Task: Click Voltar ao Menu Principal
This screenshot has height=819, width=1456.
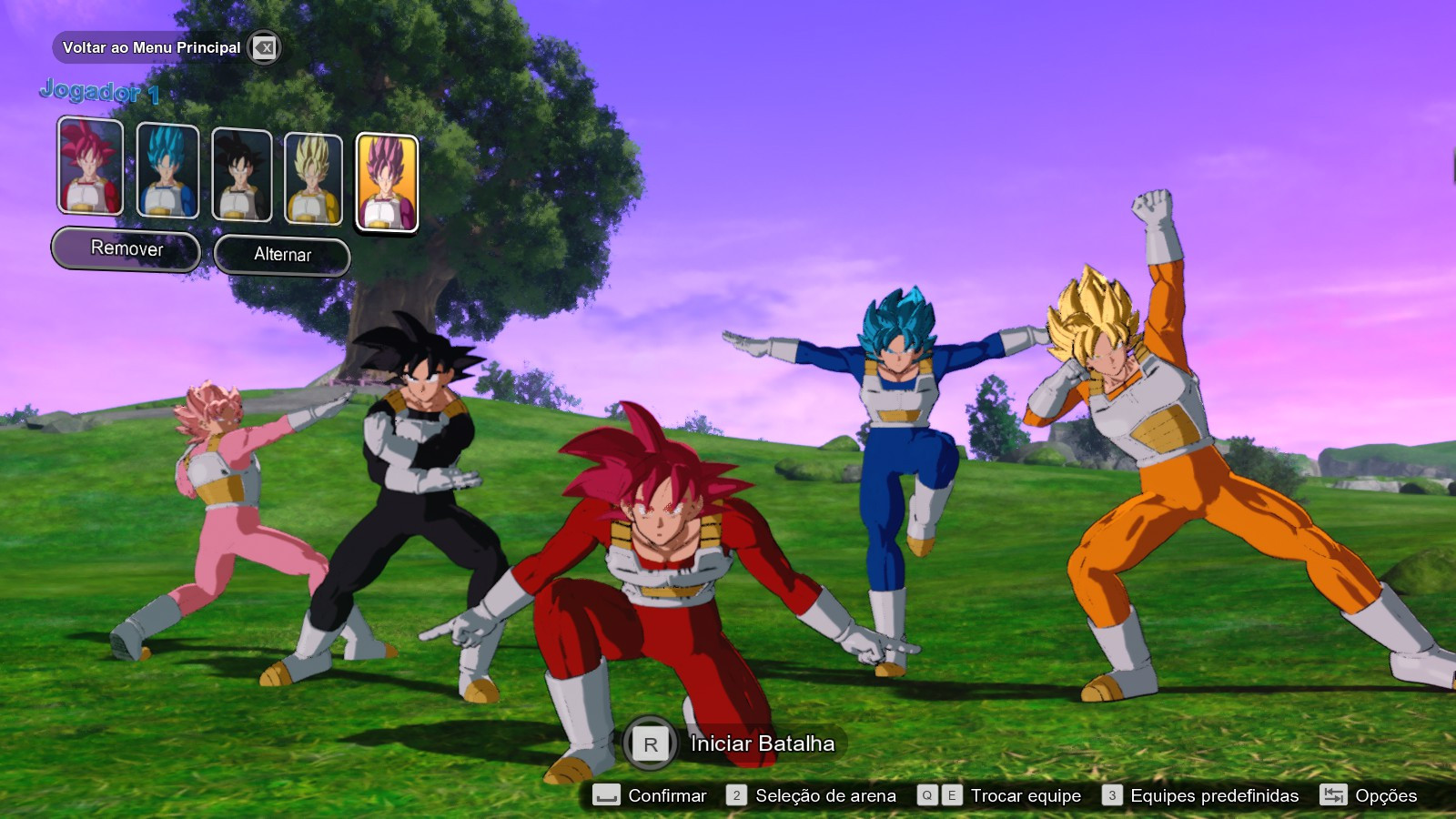Action: [150, 48]
